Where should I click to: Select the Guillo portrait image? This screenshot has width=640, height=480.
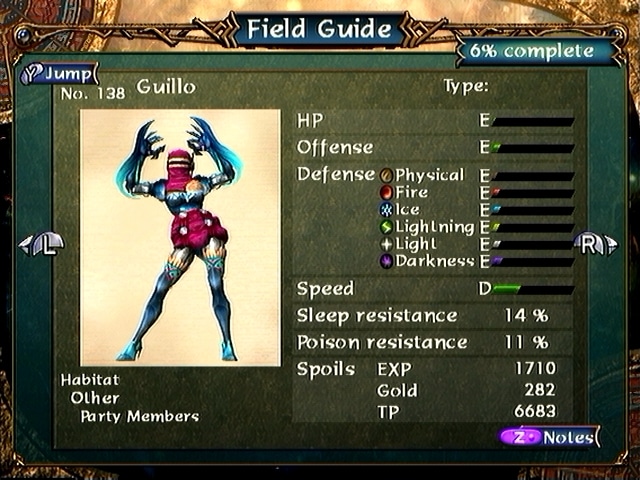pyautogui.click(x=180, y=238)
